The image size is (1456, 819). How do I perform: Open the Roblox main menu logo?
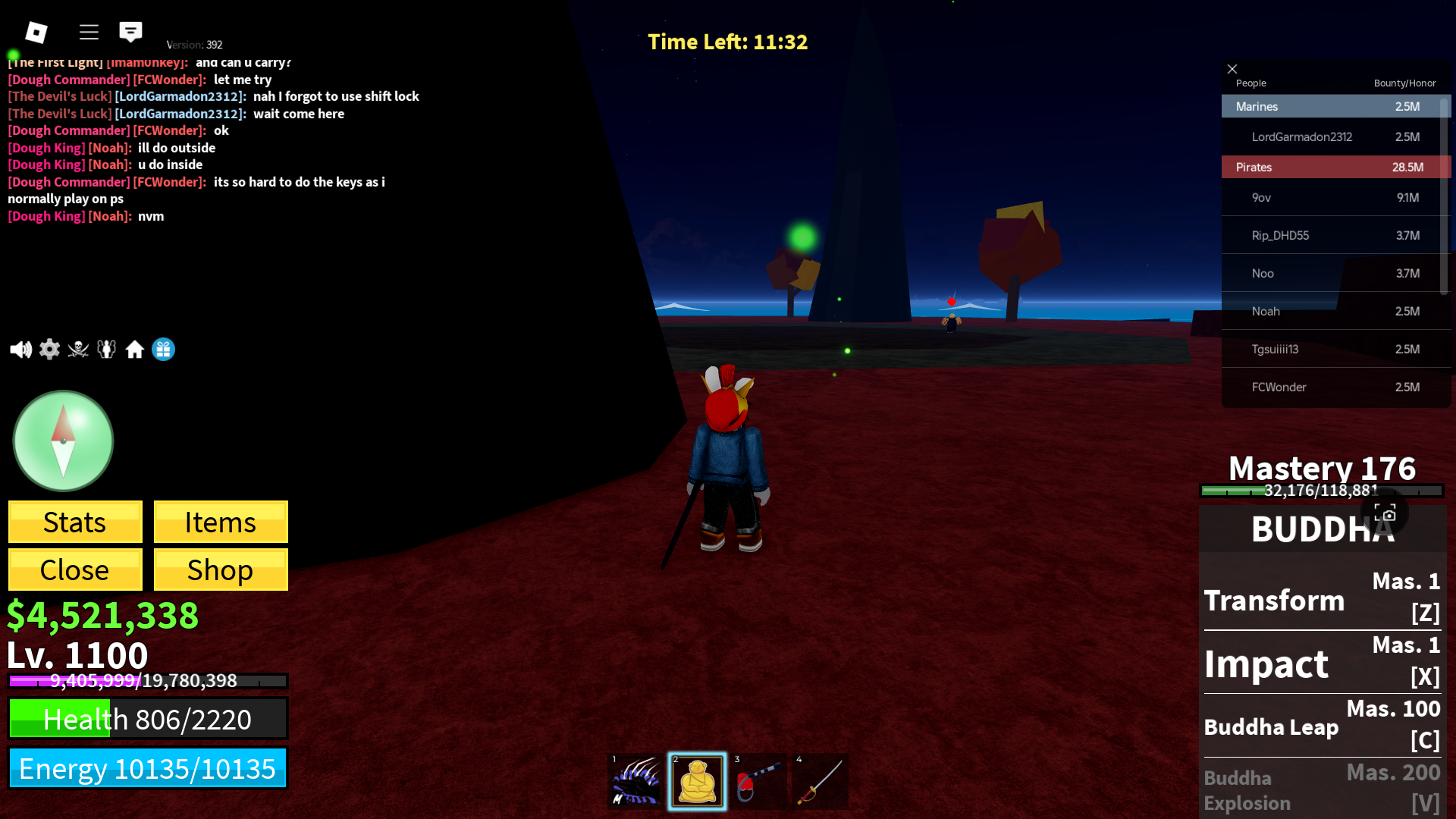[36, 32]
